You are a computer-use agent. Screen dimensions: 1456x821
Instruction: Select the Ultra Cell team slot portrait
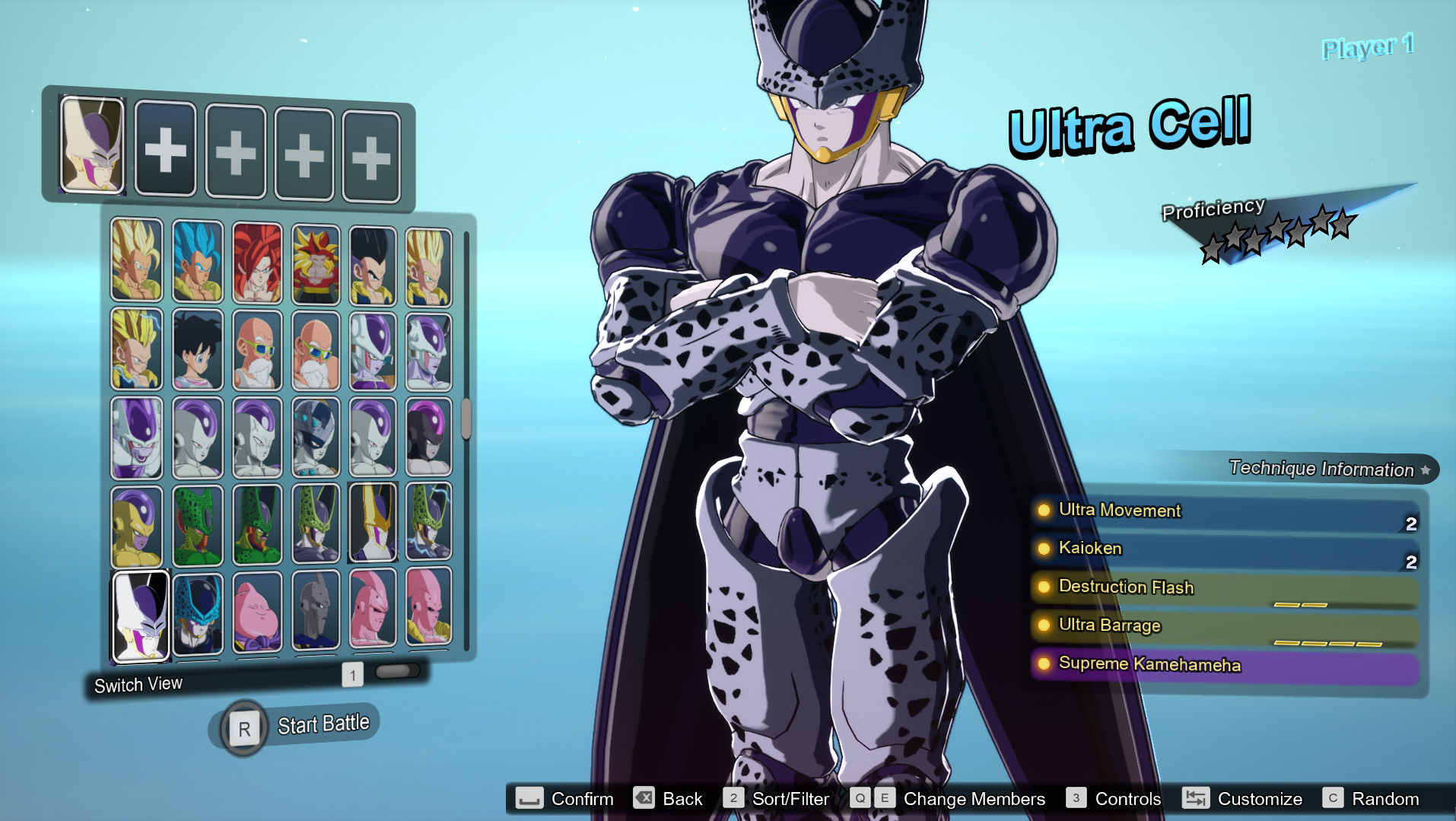(92, 145)
